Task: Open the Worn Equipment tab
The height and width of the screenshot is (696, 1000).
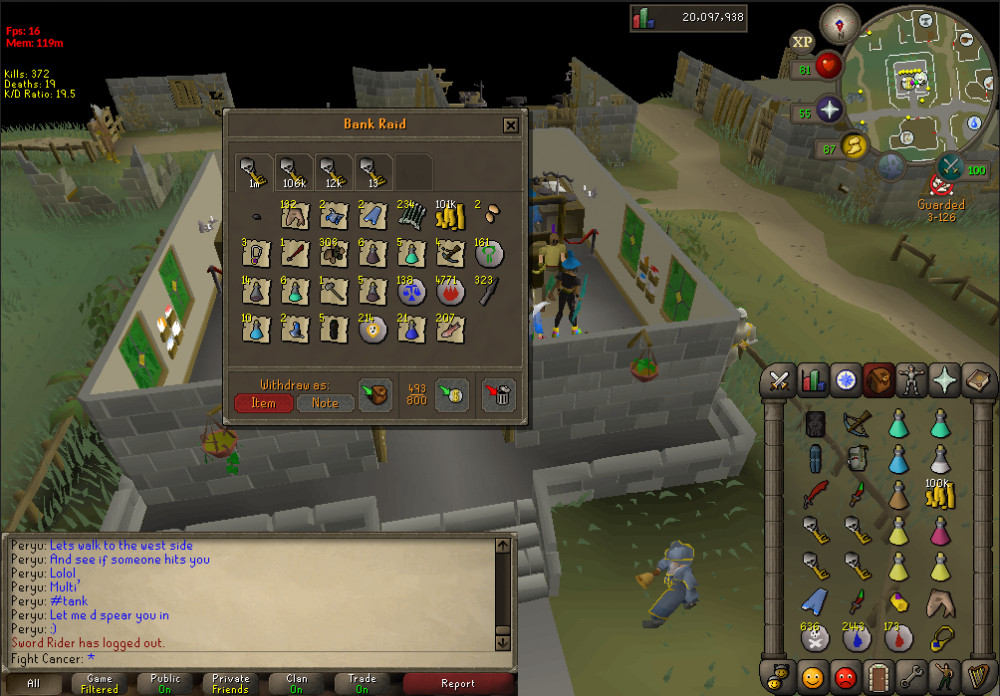Action: click(x=910, y=380)
